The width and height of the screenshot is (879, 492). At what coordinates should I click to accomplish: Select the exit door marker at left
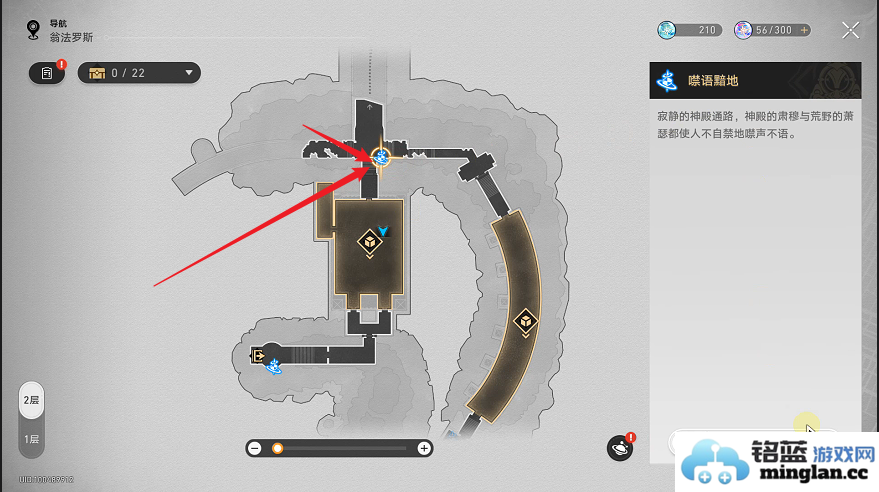pyautogui.click(x=258, y=355)
